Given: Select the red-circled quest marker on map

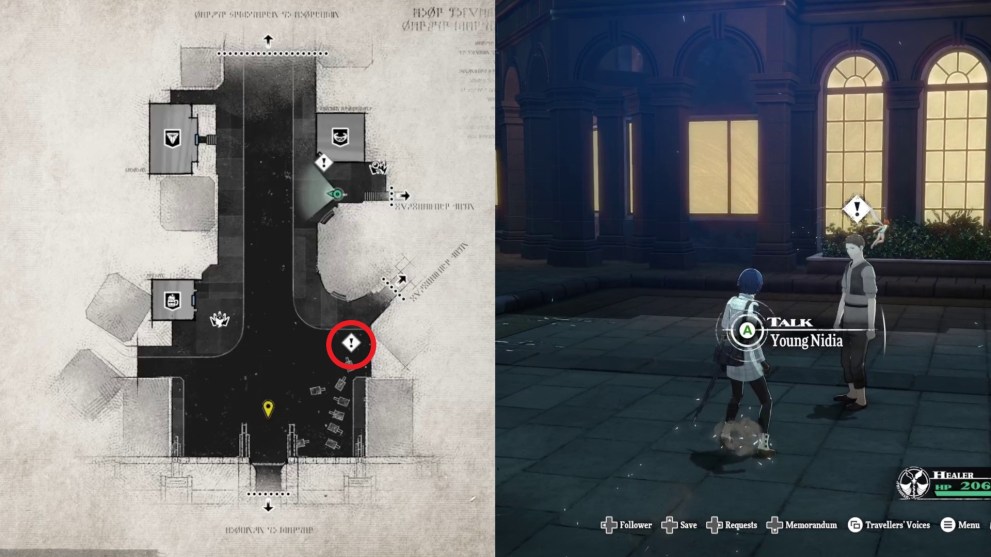Looking at the screenshot, I should (x=351, y=345).
